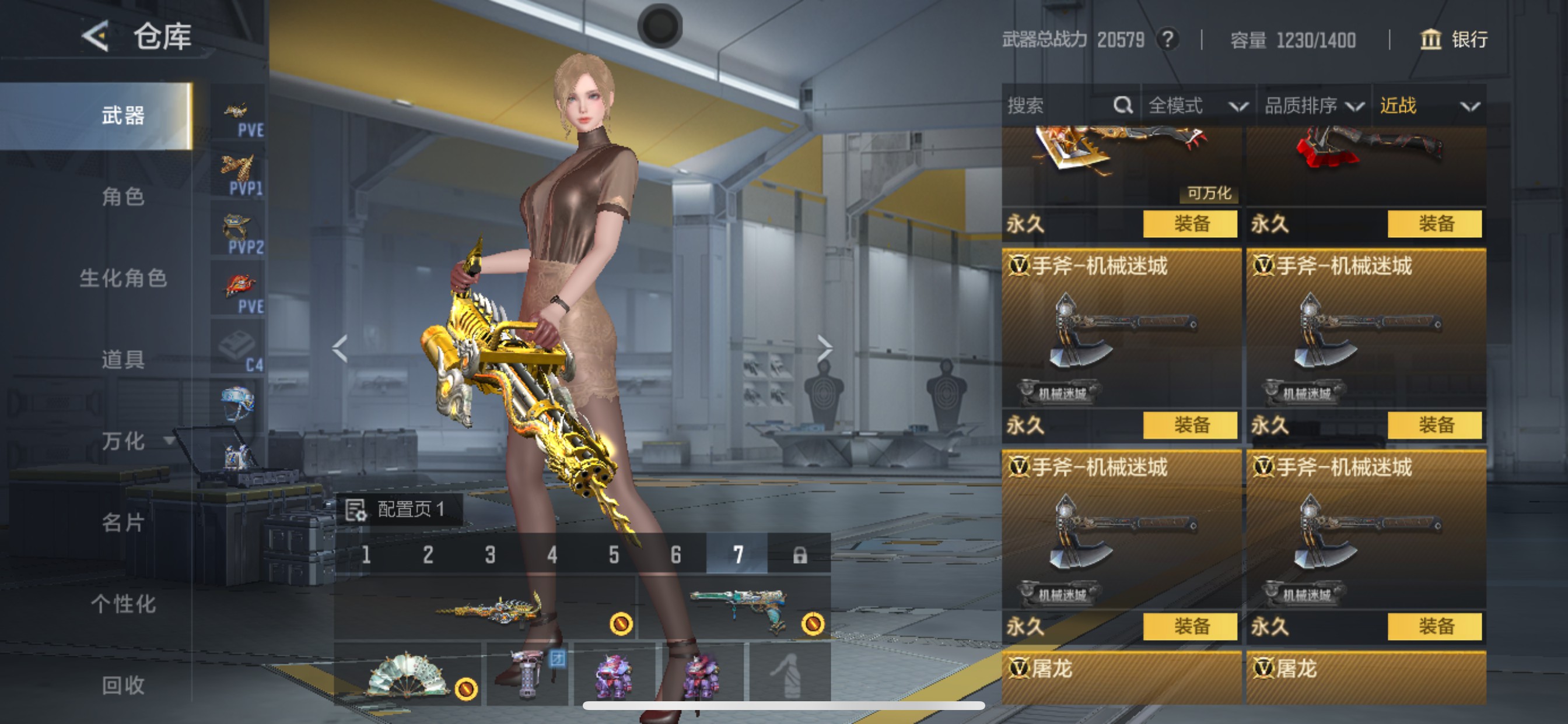Viewport: 1568px width, 724px height.
Task: Open the 名片 section
Action: point(123,522)
